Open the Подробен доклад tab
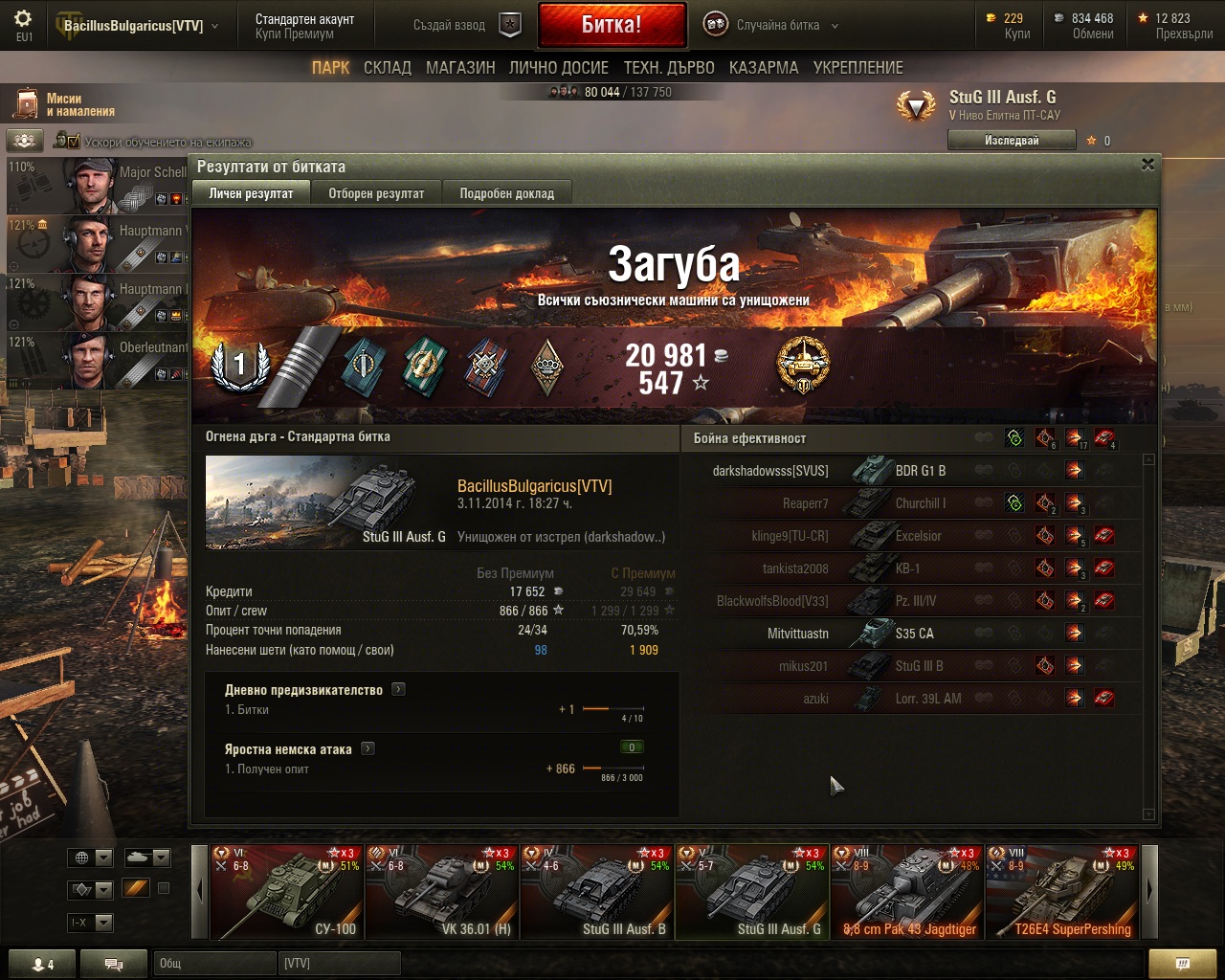 pyautogui.click(x=506, y=193)
